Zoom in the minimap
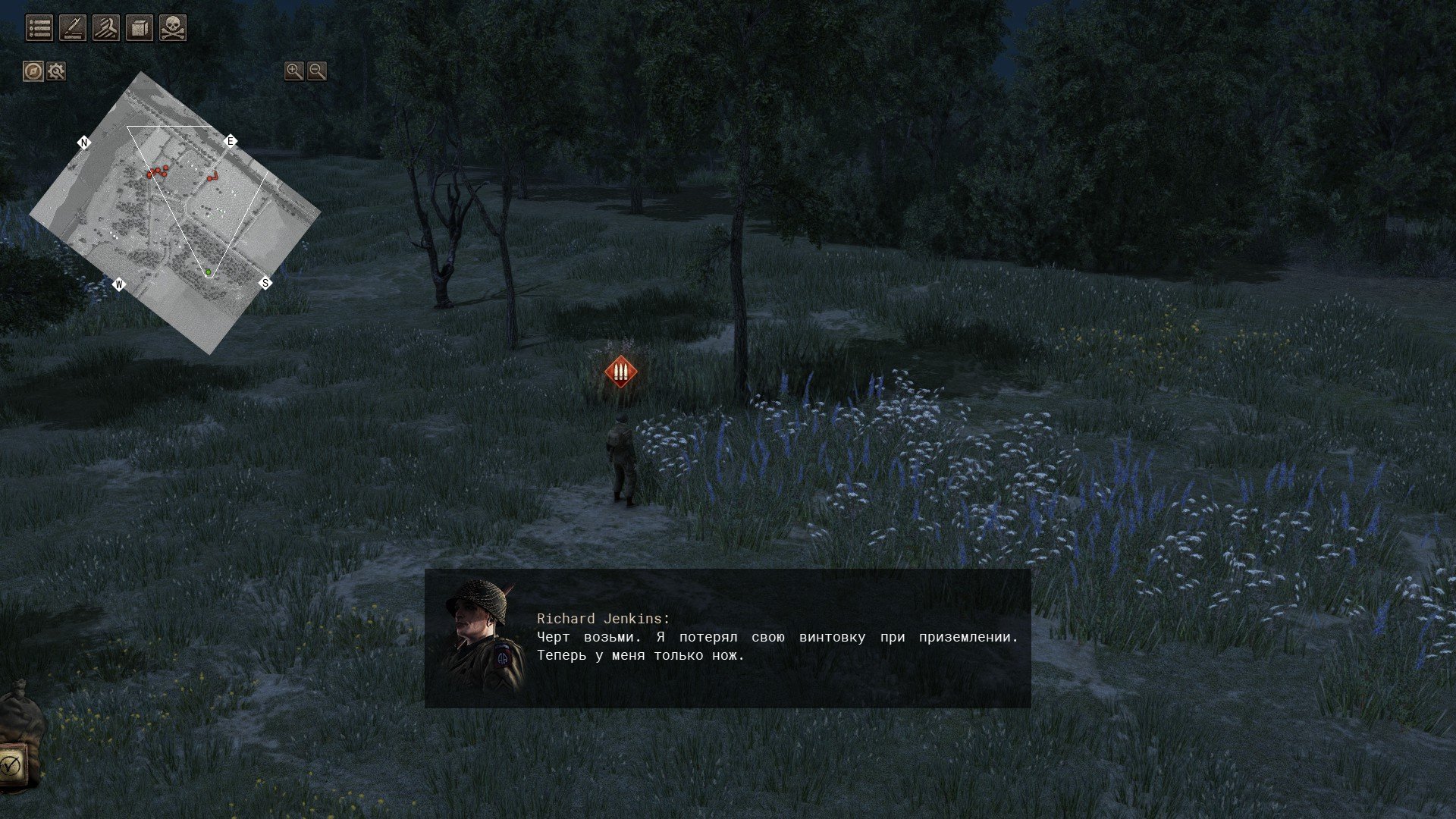1456x819 pixels. coord(293,71)
